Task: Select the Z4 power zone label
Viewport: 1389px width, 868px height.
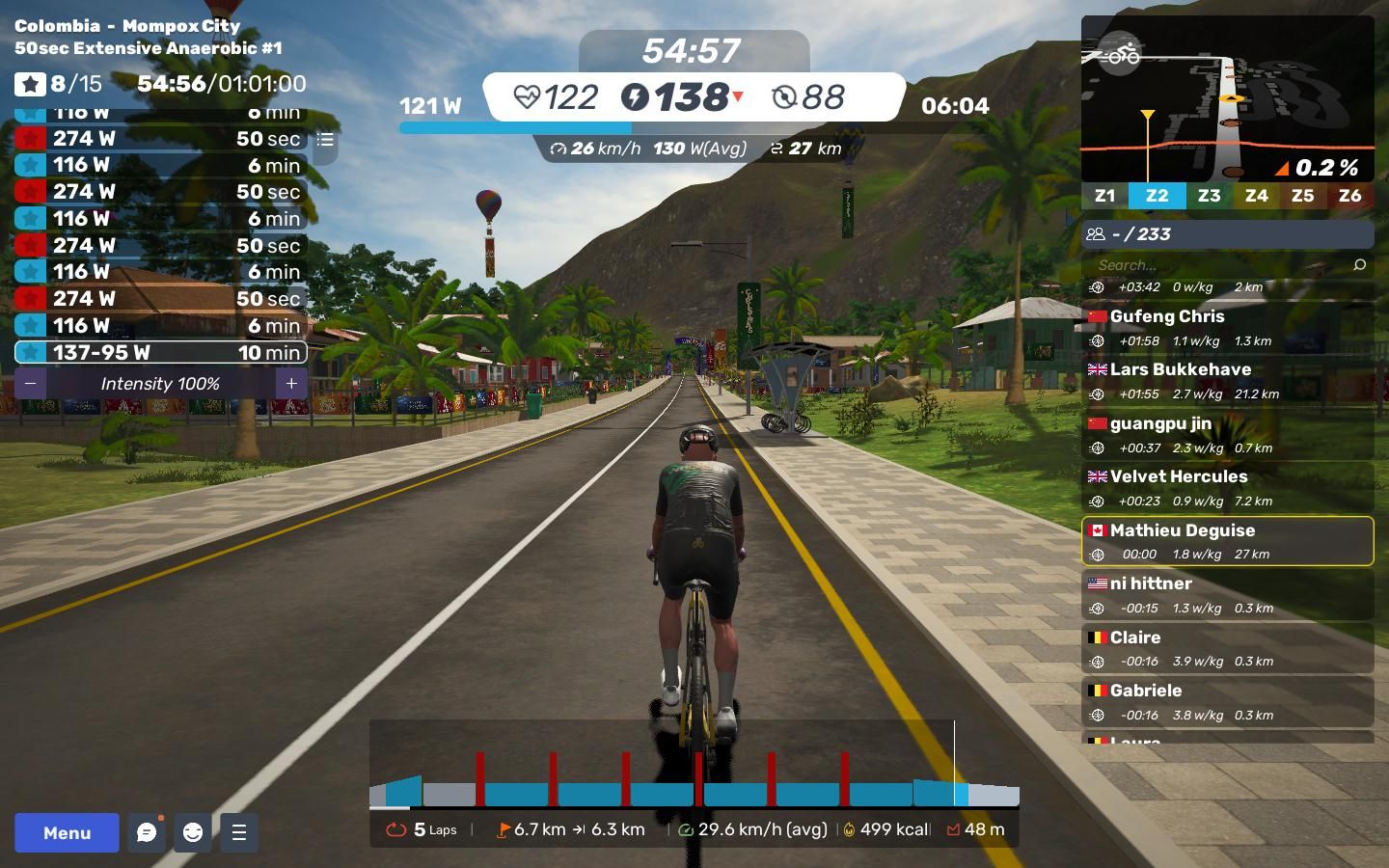Action: [1256, 196]
